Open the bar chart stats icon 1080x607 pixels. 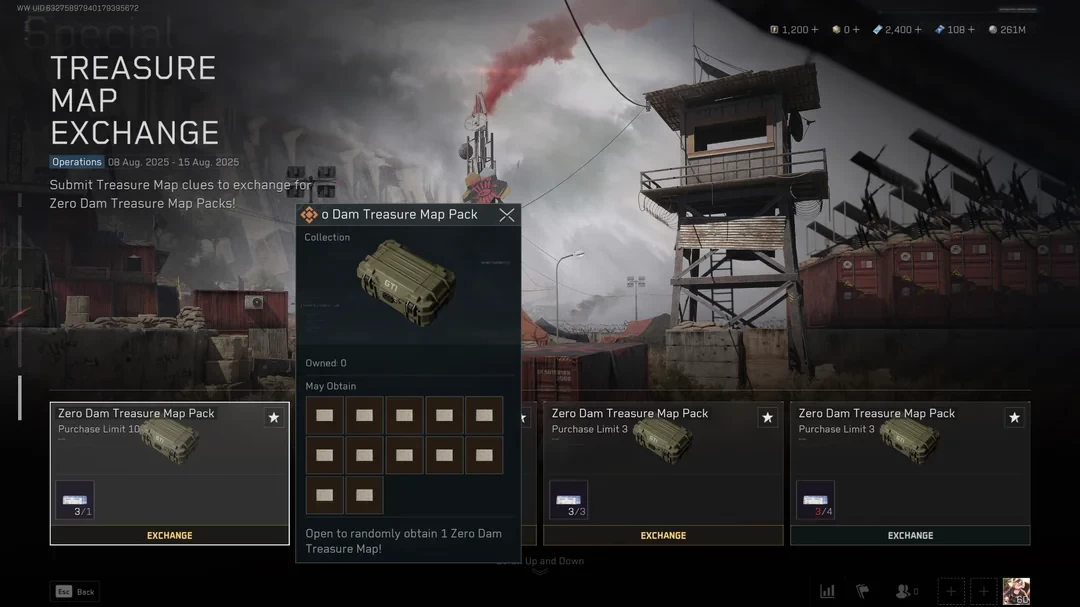point(827,591)
